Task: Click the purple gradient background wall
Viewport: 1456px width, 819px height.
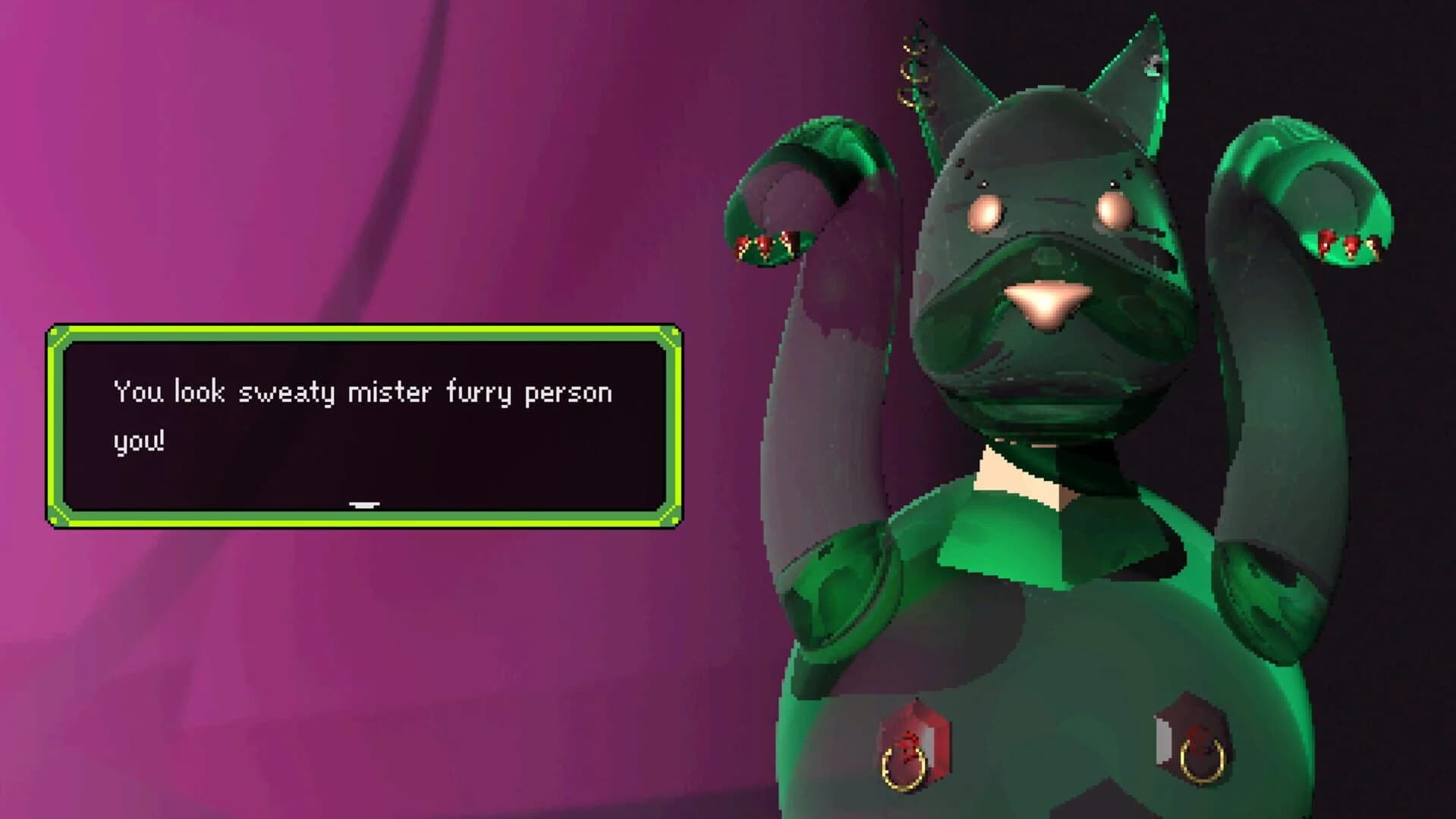Action: (x=303, y=152)
